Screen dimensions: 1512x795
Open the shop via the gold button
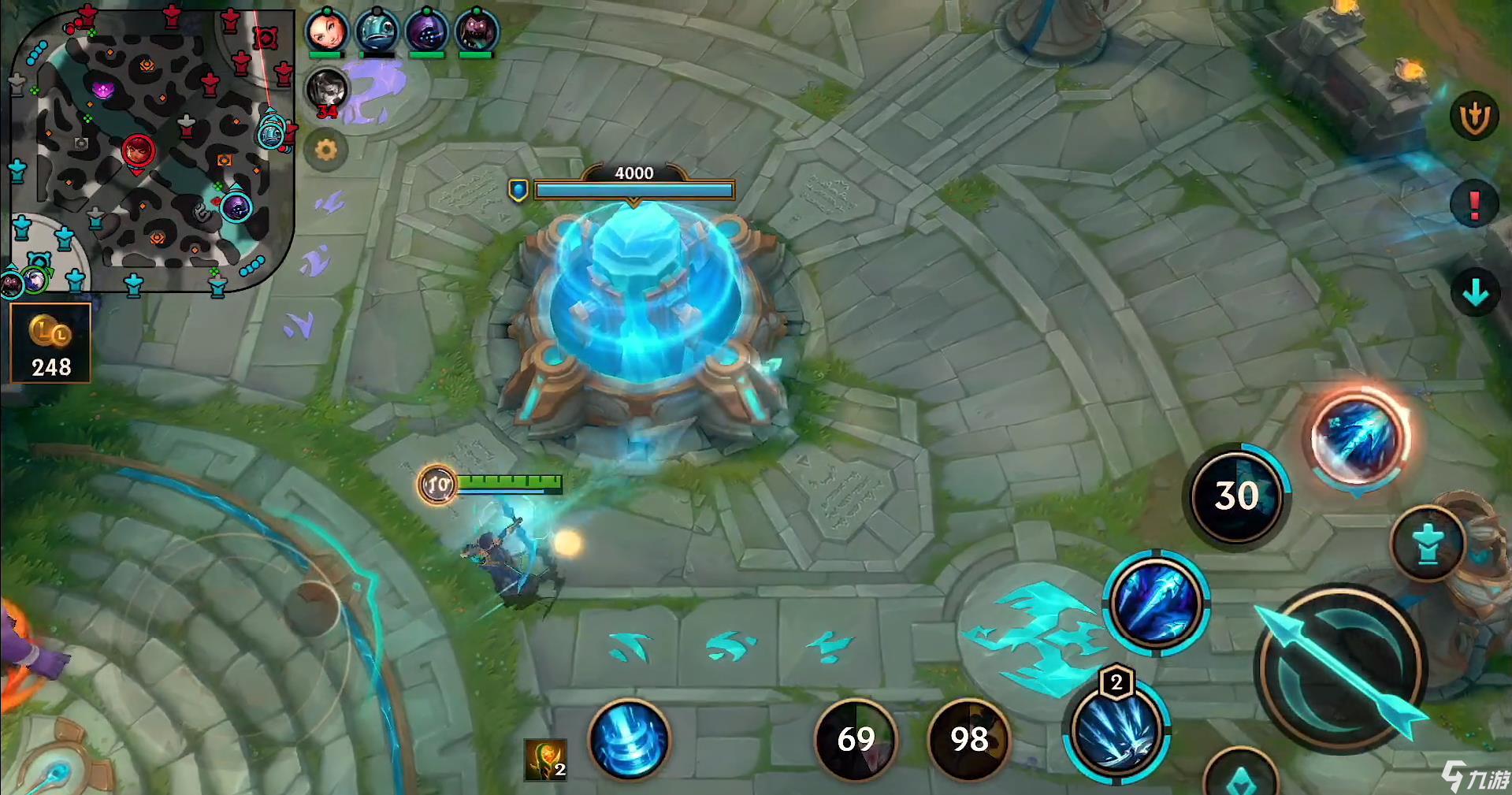click(50, 344)
